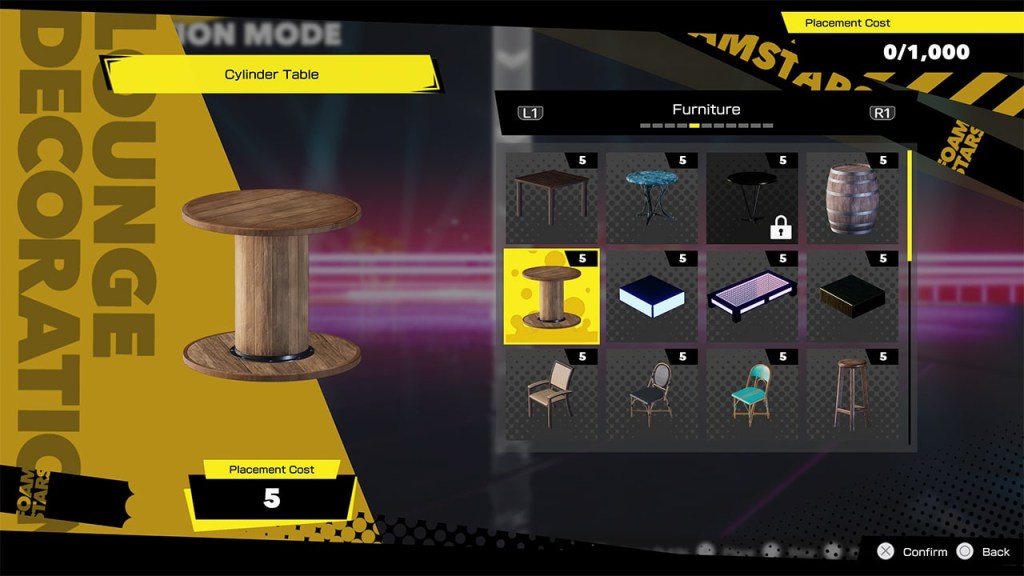The image size is (1024, 576).
Task: Pick the wooden barrel furniture item
Action: [x=852, y=197]
